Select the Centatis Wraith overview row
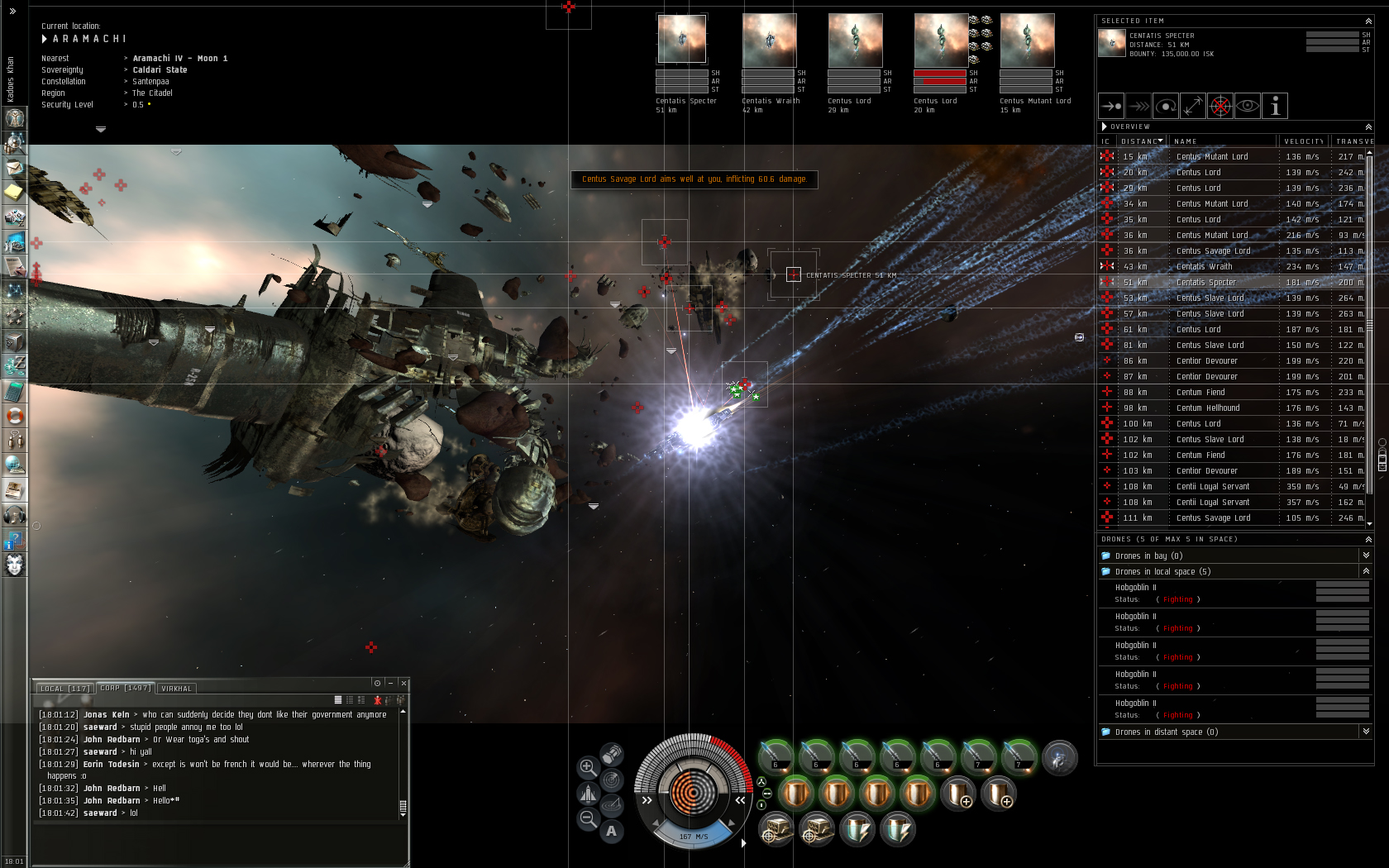 click(x=1204, y=267)
